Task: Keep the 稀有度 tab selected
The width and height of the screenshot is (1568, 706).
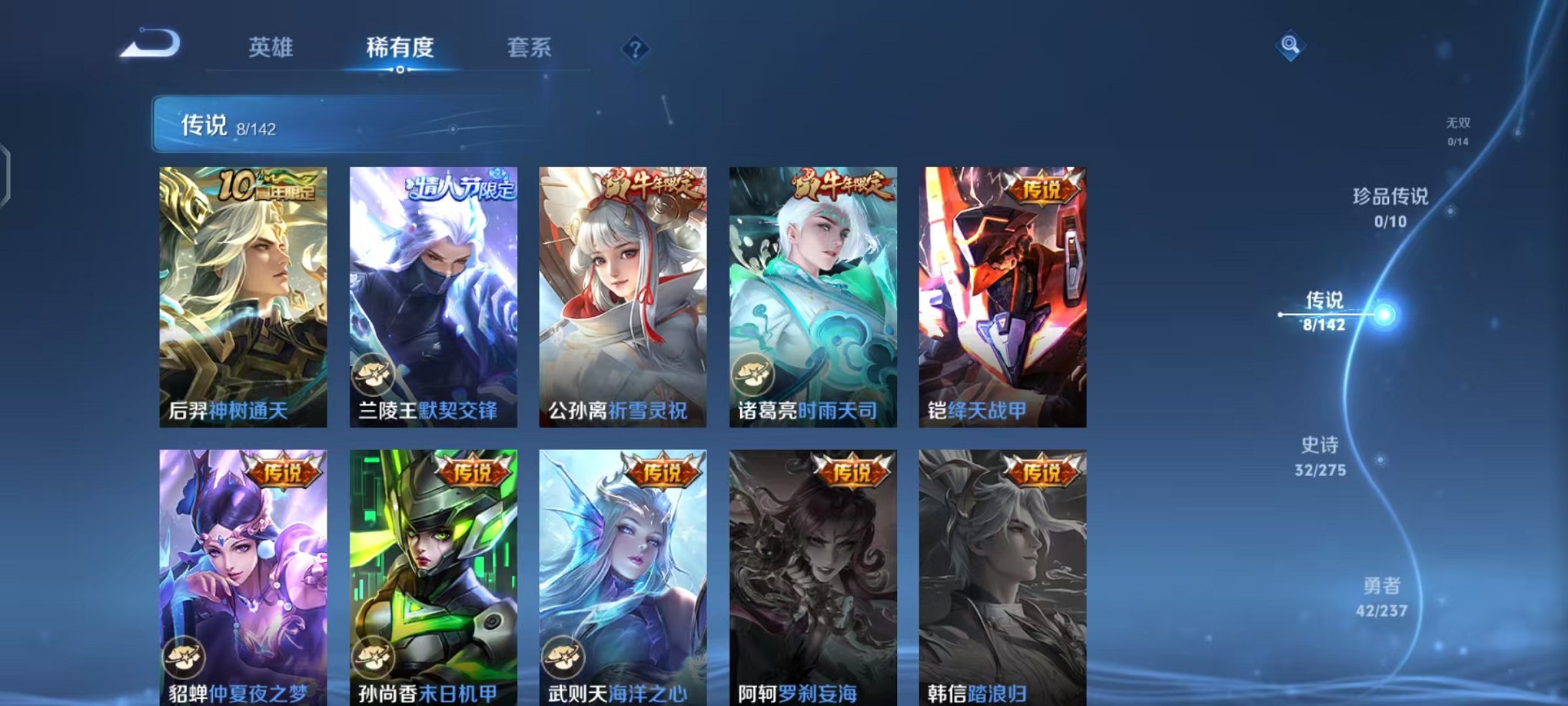Action: [400, 48]
